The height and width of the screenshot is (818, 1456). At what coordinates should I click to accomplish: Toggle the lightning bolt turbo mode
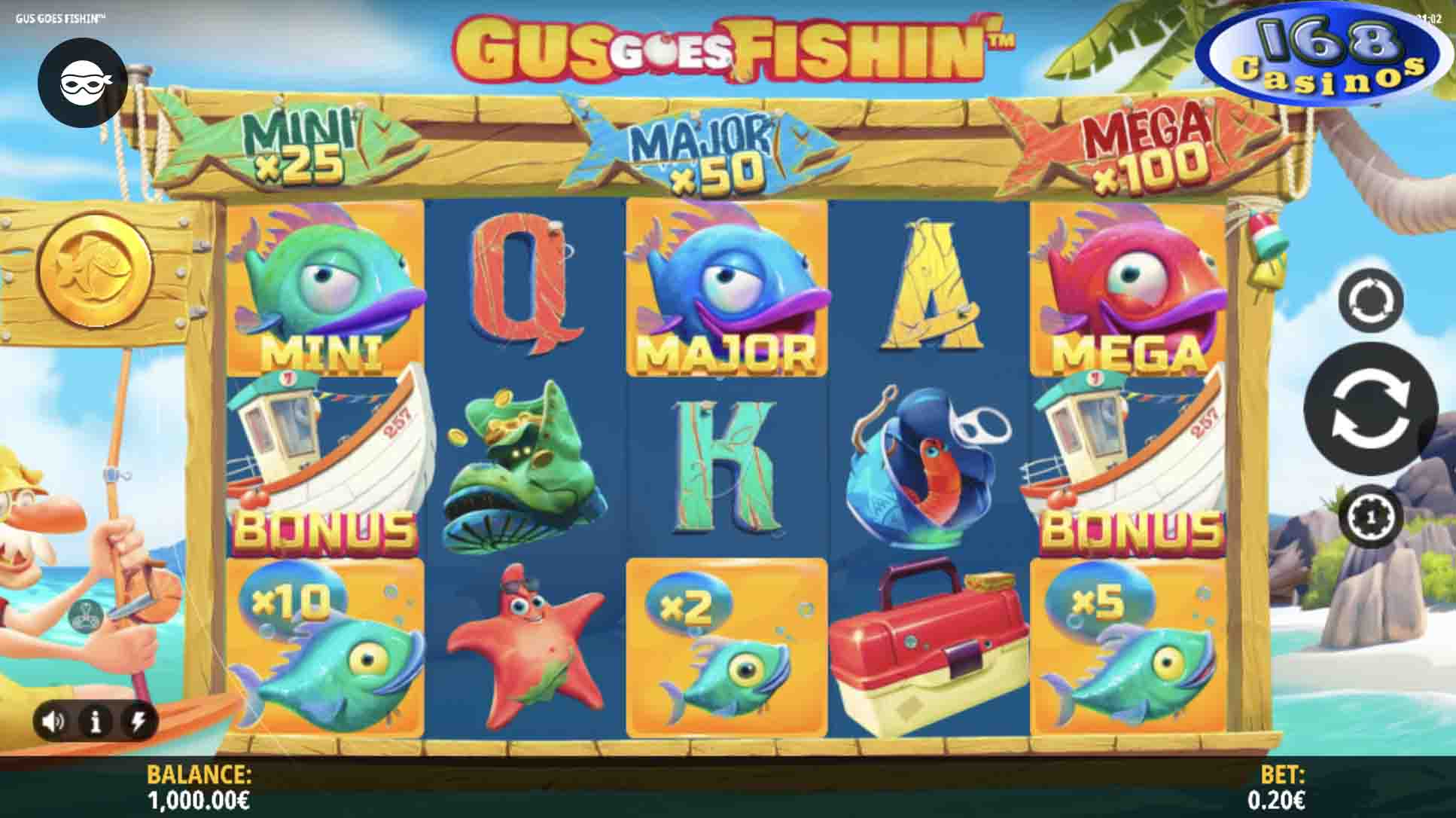139,722
